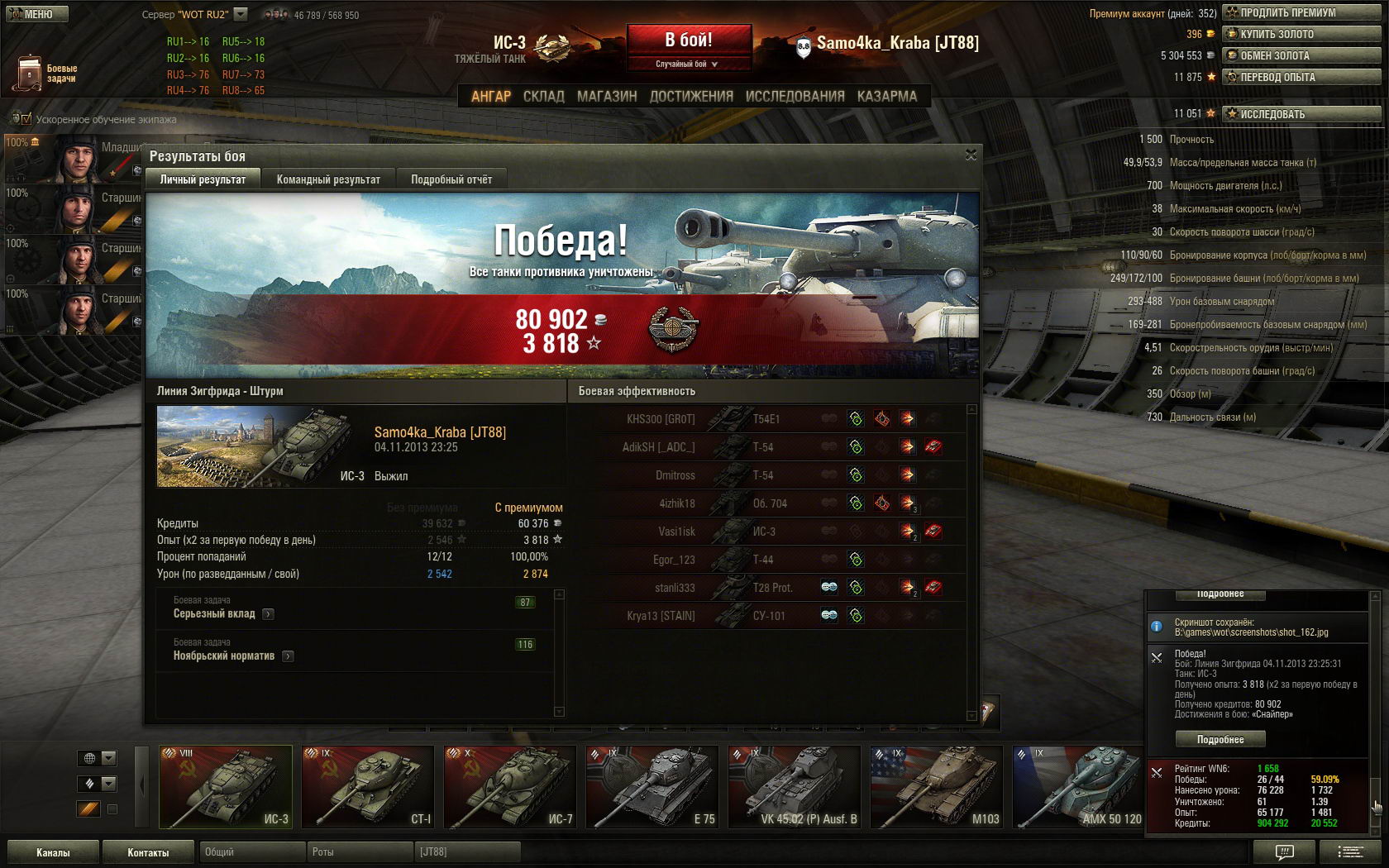Open the Каналы chat button
This screenshot has width=1389, height=868.
(x=53, y=852)
